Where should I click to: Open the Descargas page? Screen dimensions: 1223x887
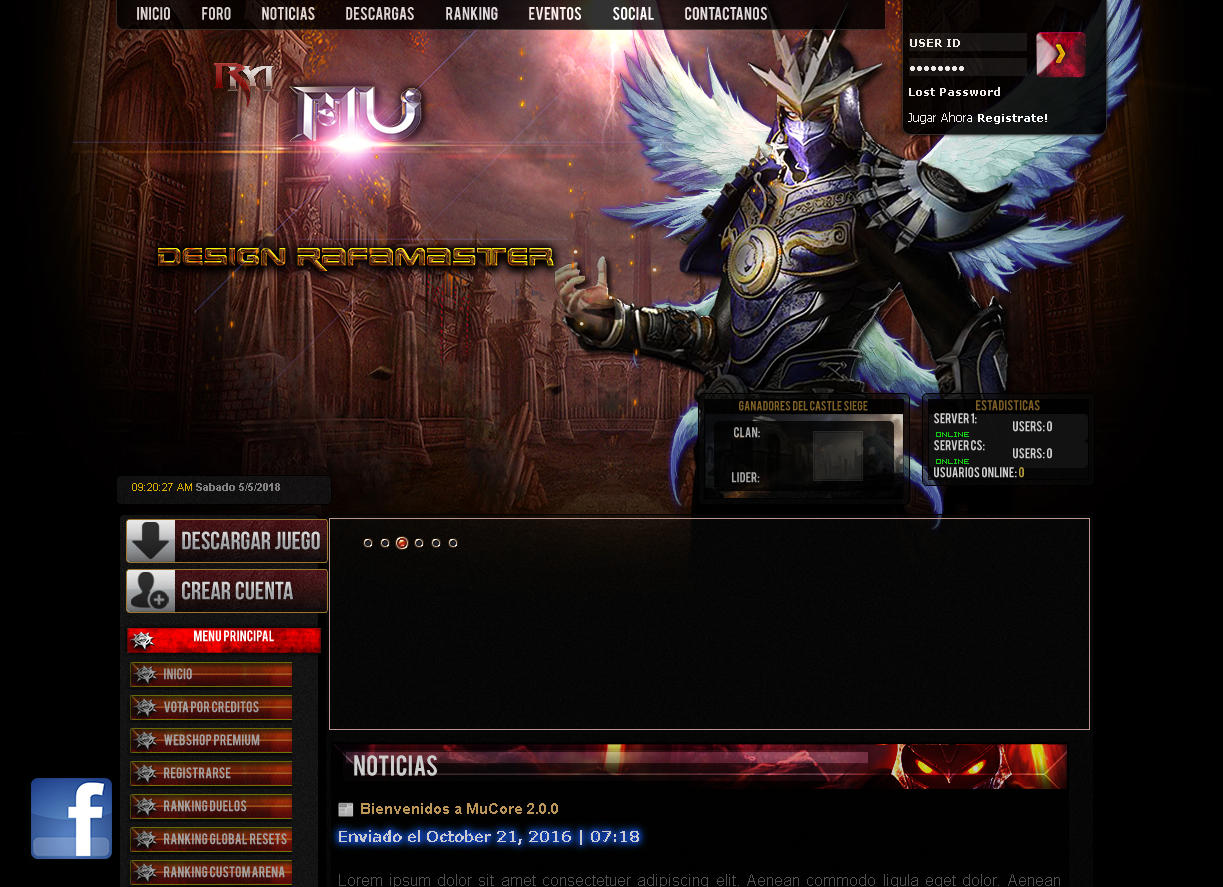coord(380,14)
